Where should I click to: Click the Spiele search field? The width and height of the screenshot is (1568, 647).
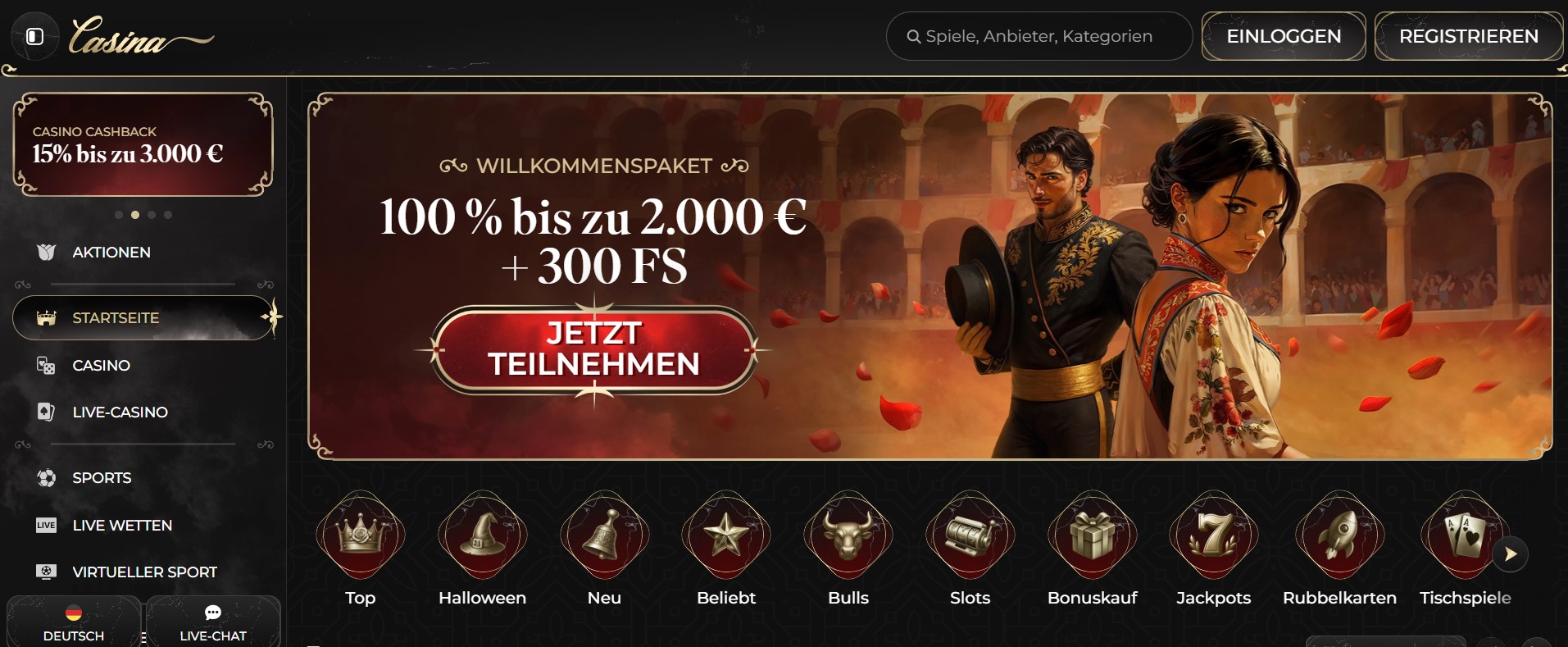click(x=1039, y=36)
